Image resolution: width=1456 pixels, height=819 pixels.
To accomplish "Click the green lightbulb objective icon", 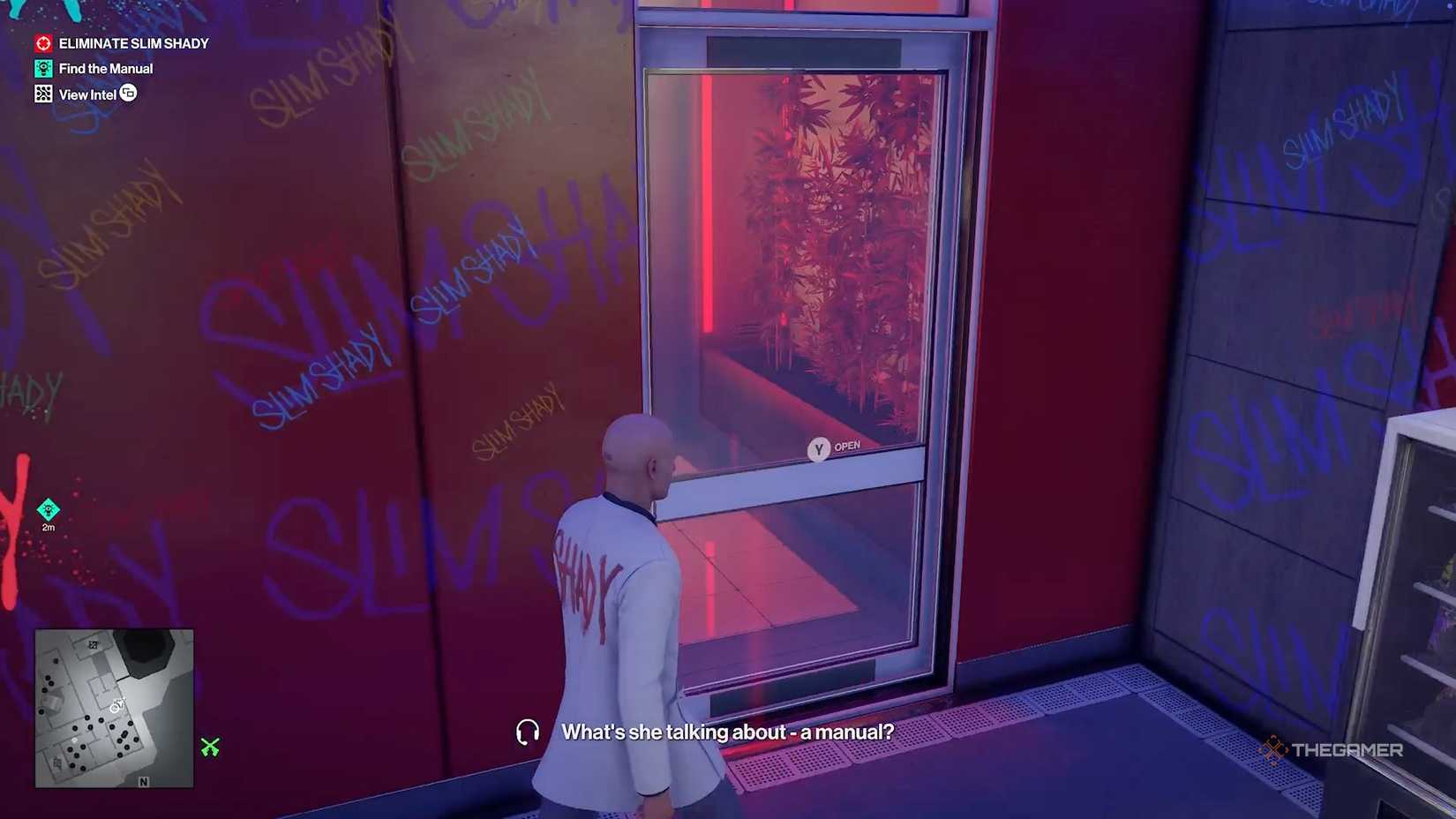I will pos(43,68).
